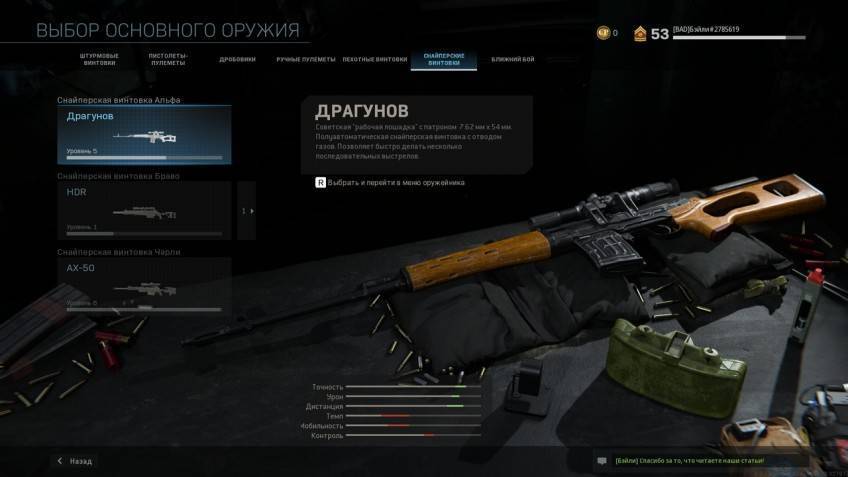Viewport: 848px width, 477px height.
Task: Pick the AX-50 sniper rifle tile
Action: [144, 286]
